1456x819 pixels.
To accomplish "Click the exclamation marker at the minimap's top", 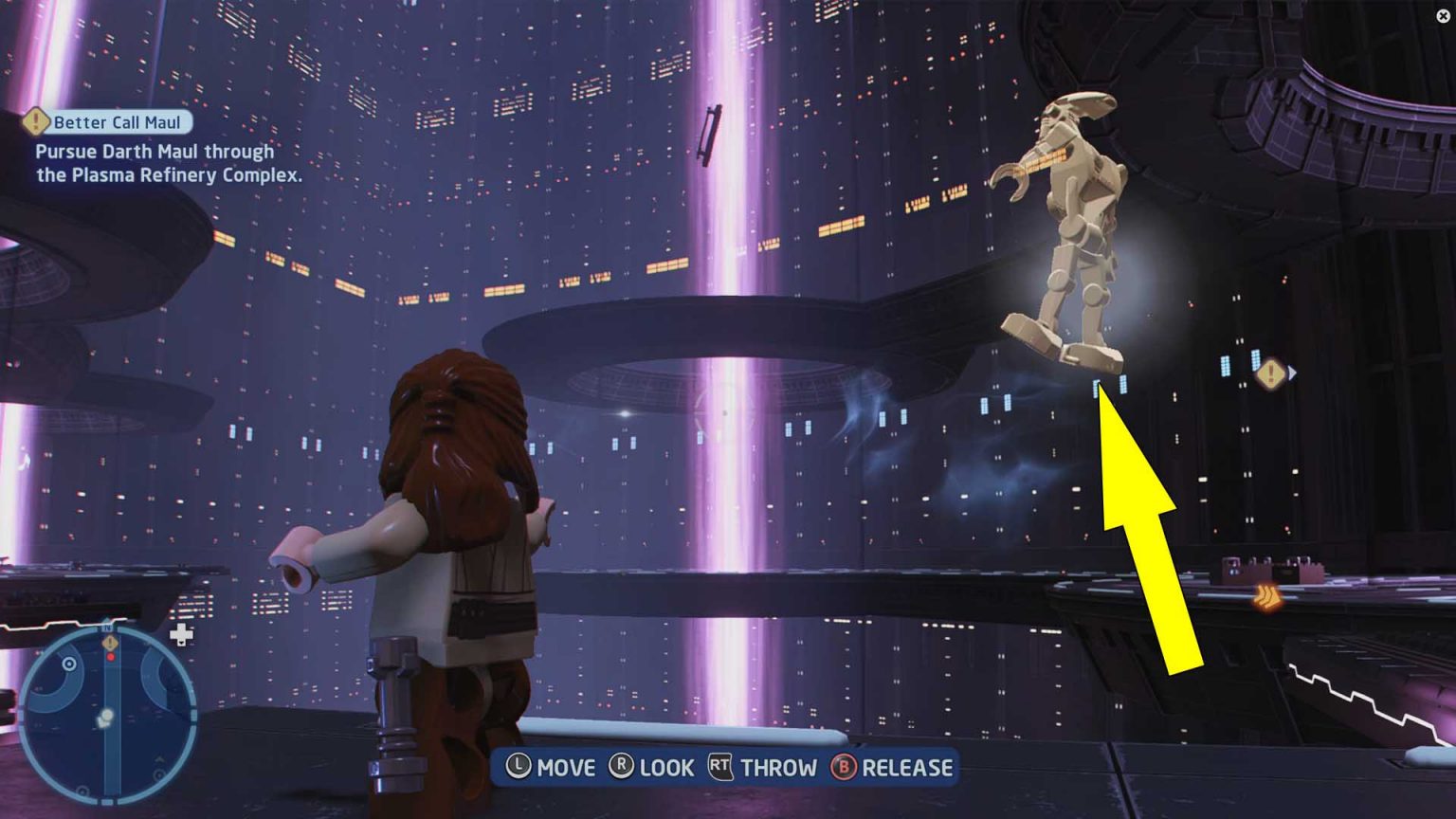I will point(110,643).
